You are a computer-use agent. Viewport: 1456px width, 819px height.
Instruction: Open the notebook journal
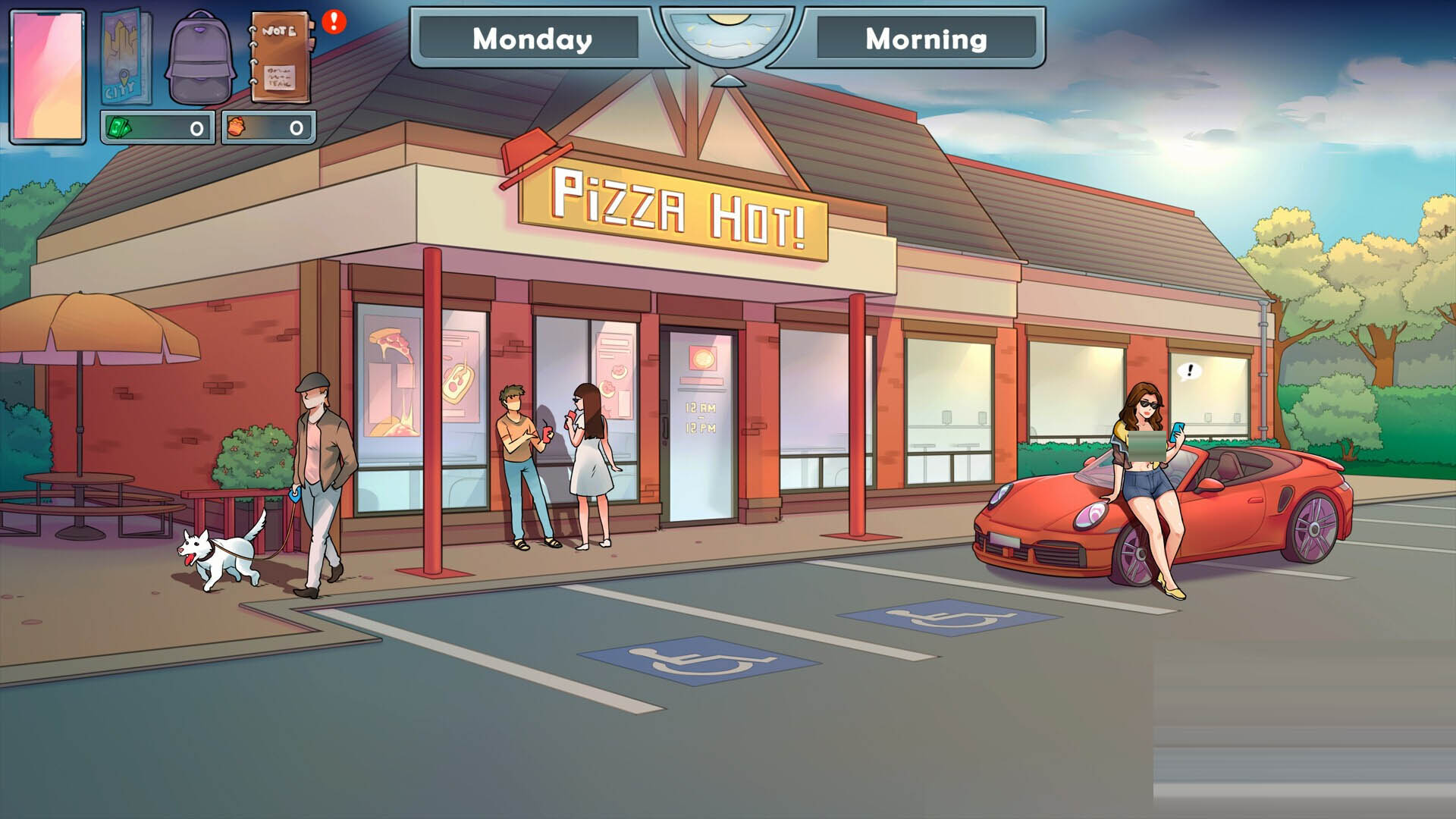pos(281,59)
